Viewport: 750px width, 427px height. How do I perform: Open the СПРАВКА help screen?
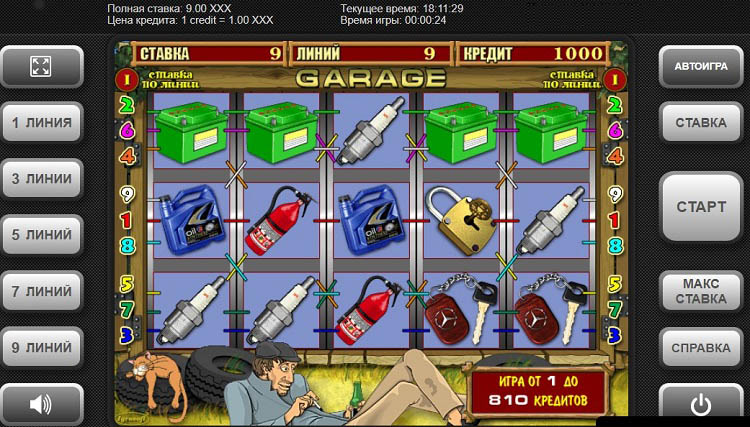point(700,348)
